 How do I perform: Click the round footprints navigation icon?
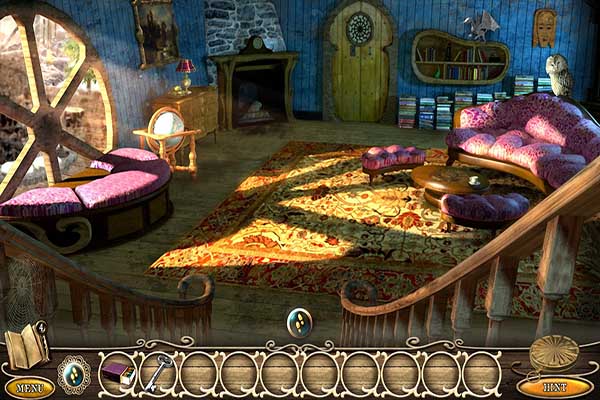tap(299, 322)
